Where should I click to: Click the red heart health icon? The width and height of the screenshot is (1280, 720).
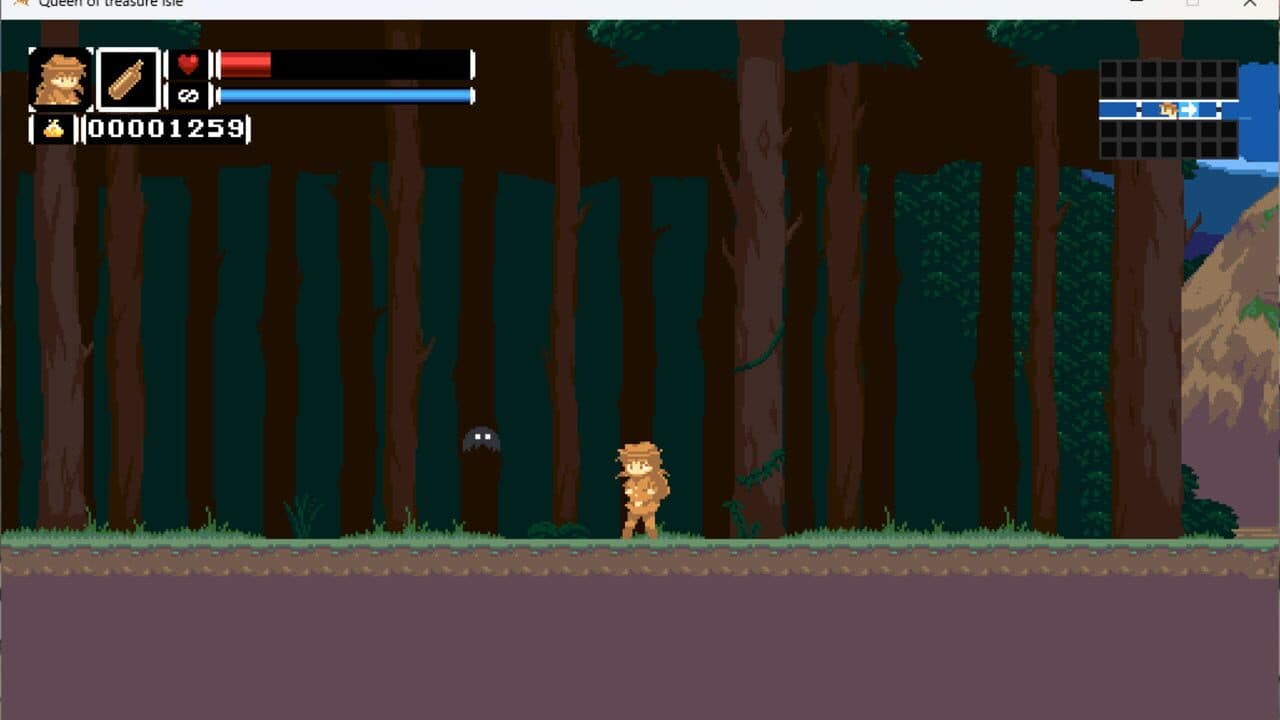pos(186,65)
